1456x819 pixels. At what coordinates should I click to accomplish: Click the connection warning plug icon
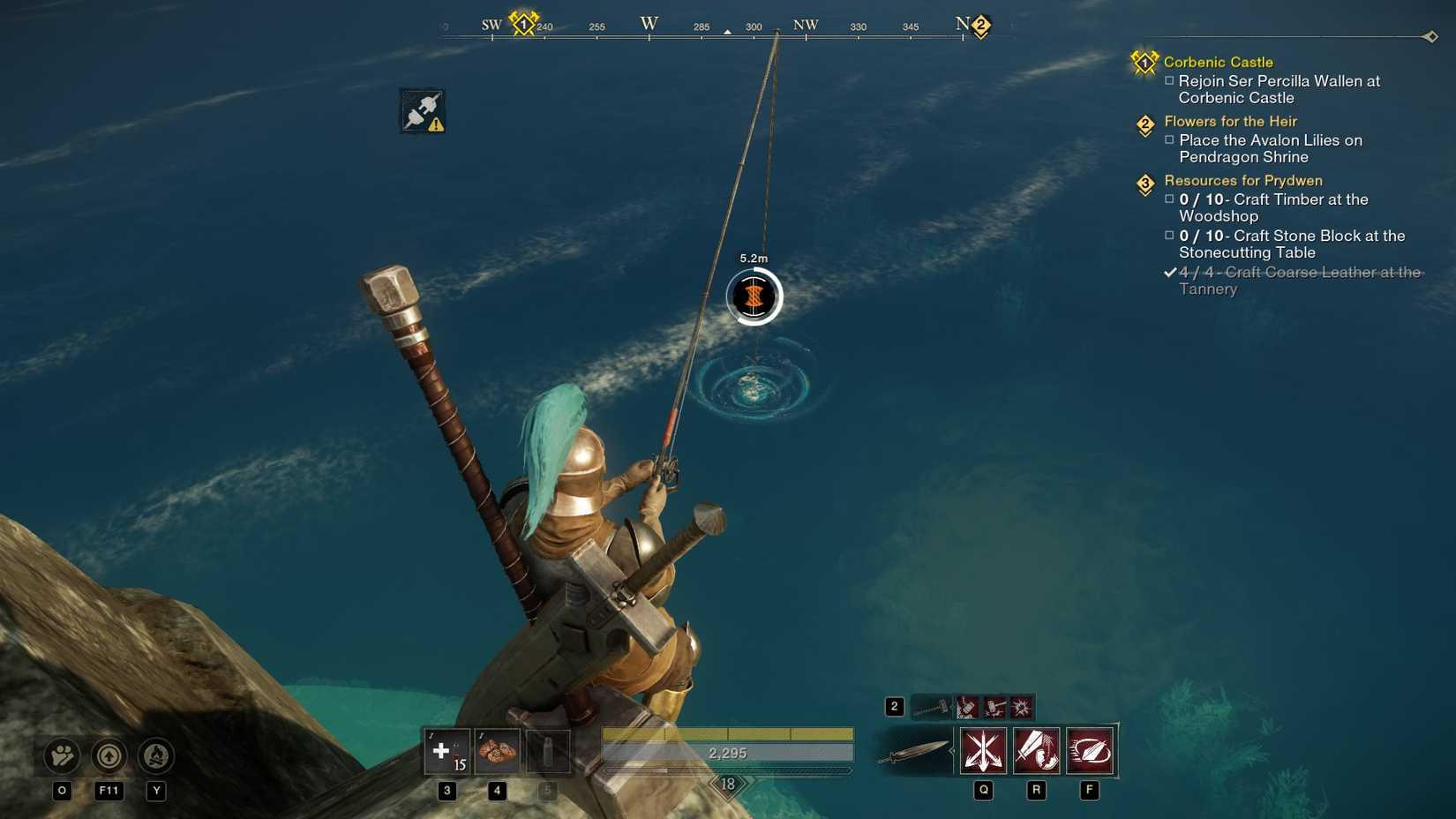point(422,110)
